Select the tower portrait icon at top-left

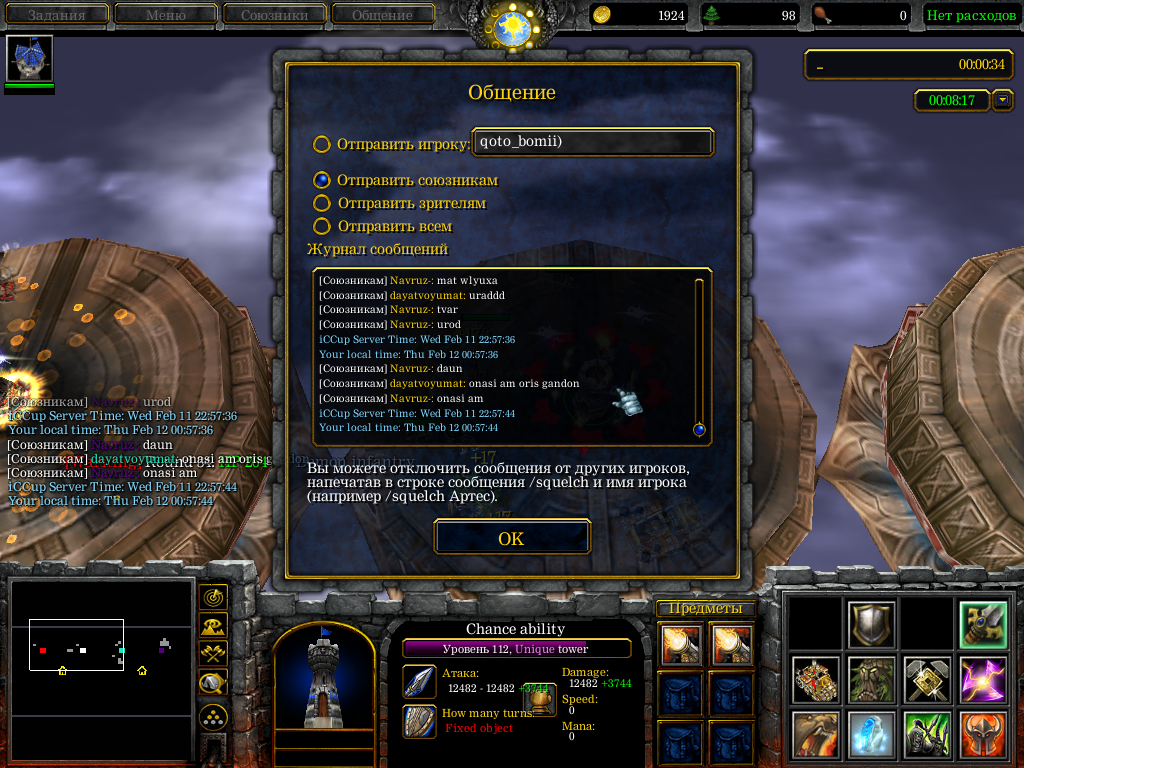pos(29,58)
